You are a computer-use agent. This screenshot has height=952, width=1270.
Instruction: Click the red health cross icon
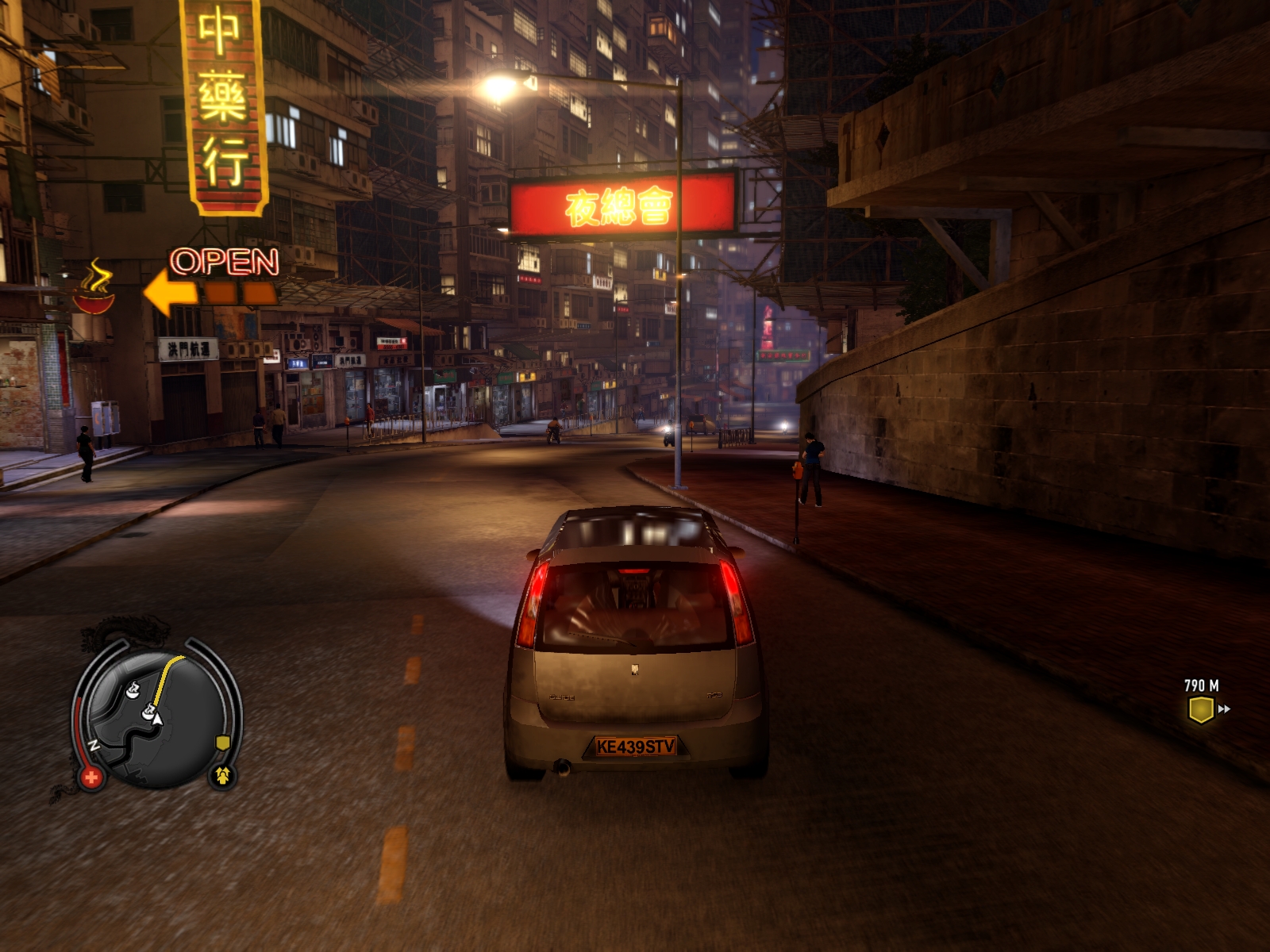point(90,777)
